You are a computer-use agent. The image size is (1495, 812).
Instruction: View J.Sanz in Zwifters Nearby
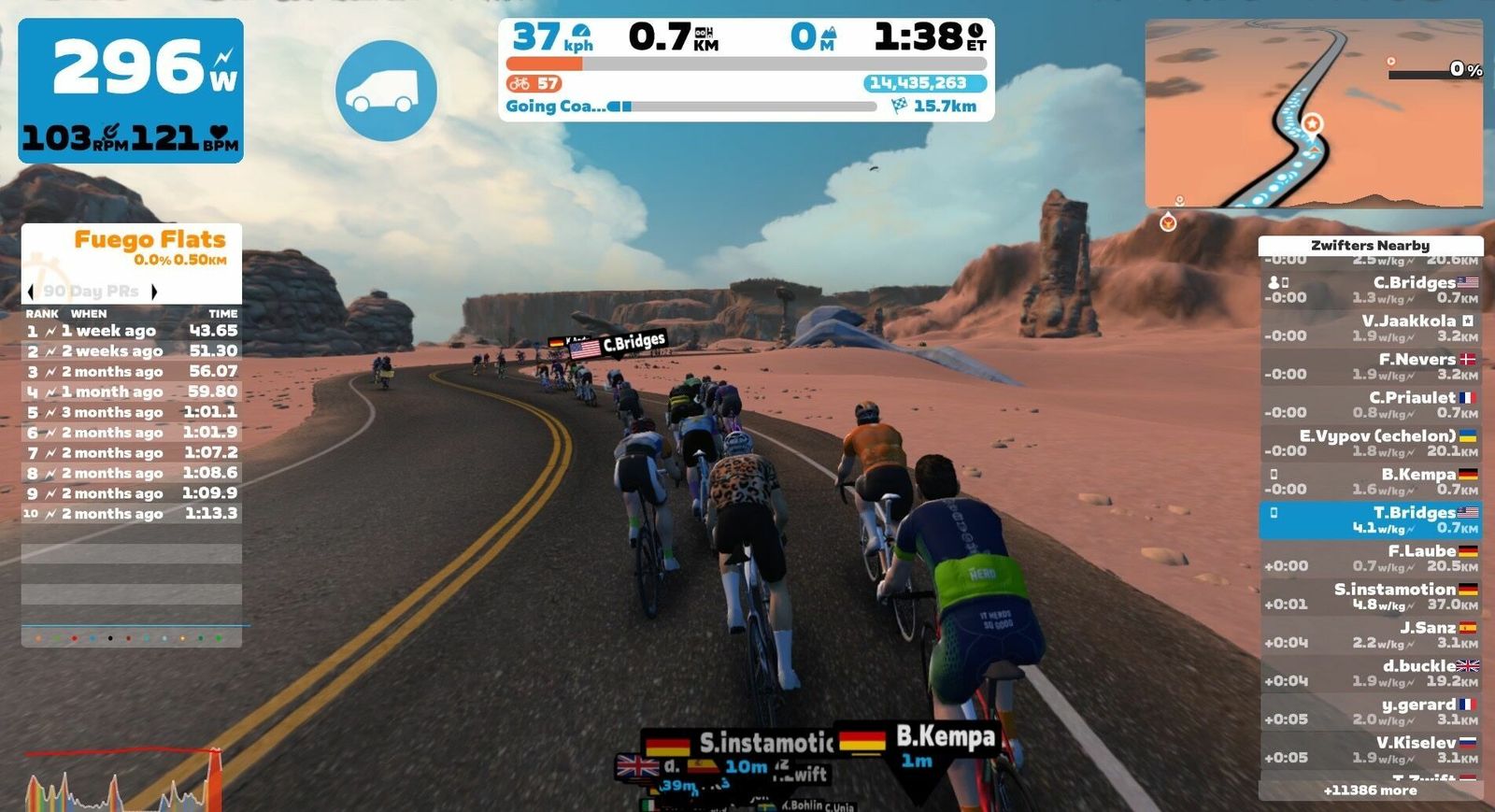pos(1370,634)
